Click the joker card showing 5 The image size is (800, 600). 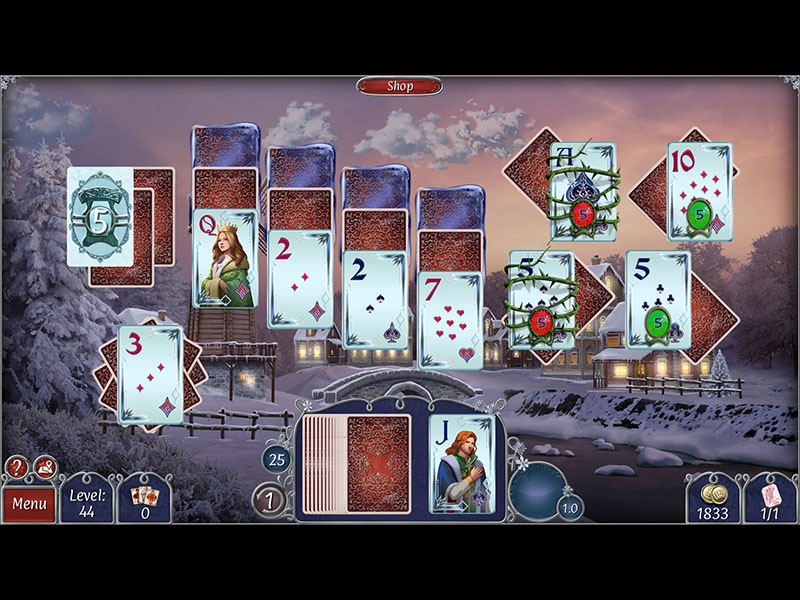[99, 216]
